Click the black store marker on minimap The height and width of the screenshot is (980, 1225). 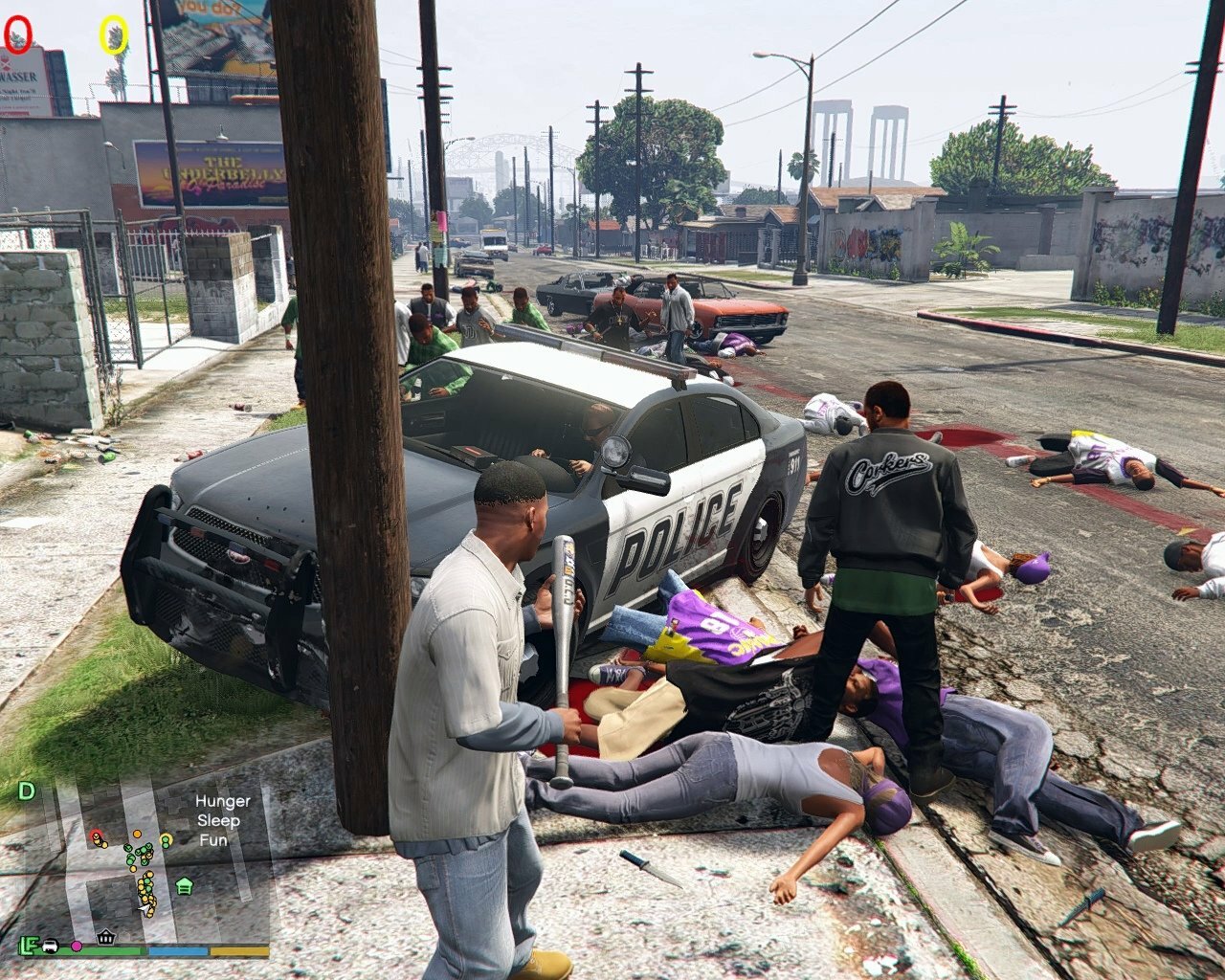click(x=106, y=937)
